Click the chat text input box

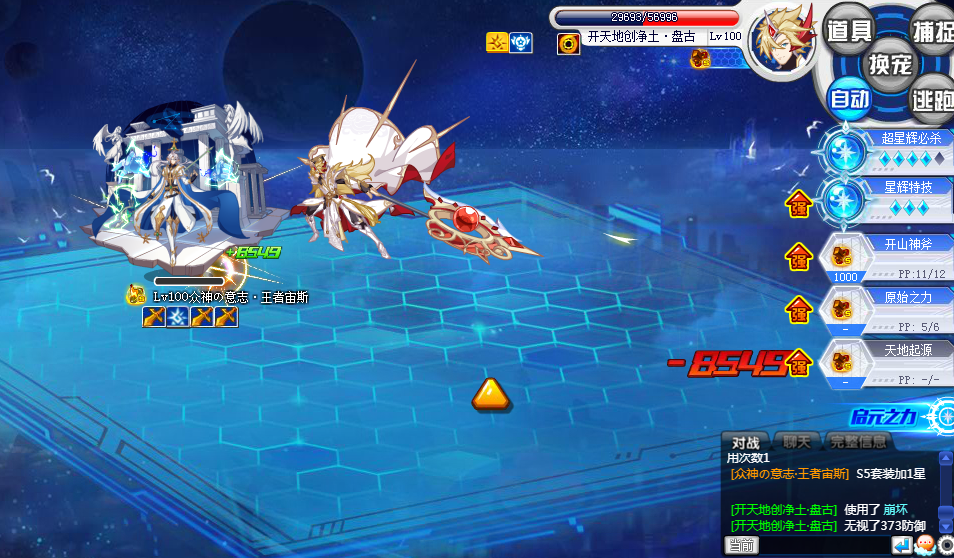point(822,545)
